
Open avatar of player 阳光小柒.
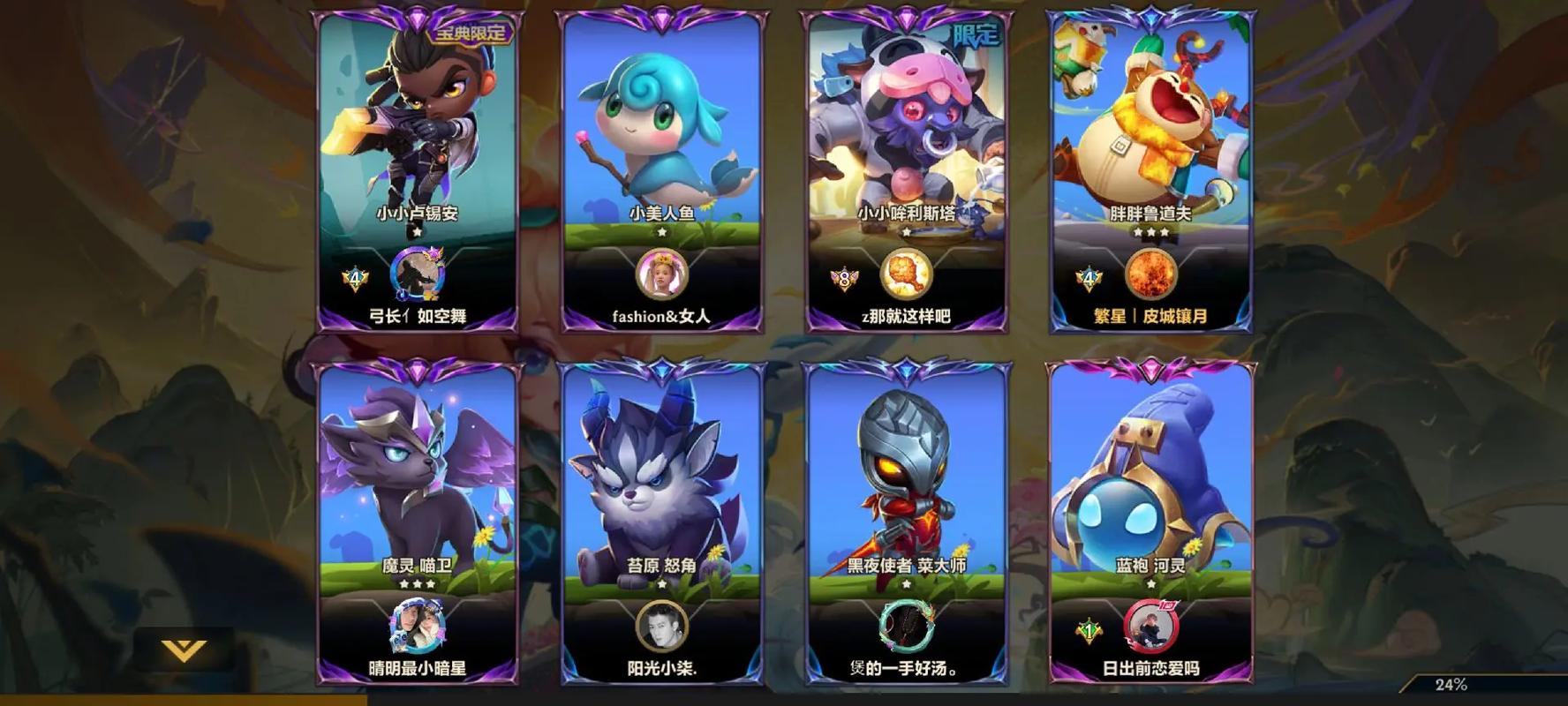662,627
